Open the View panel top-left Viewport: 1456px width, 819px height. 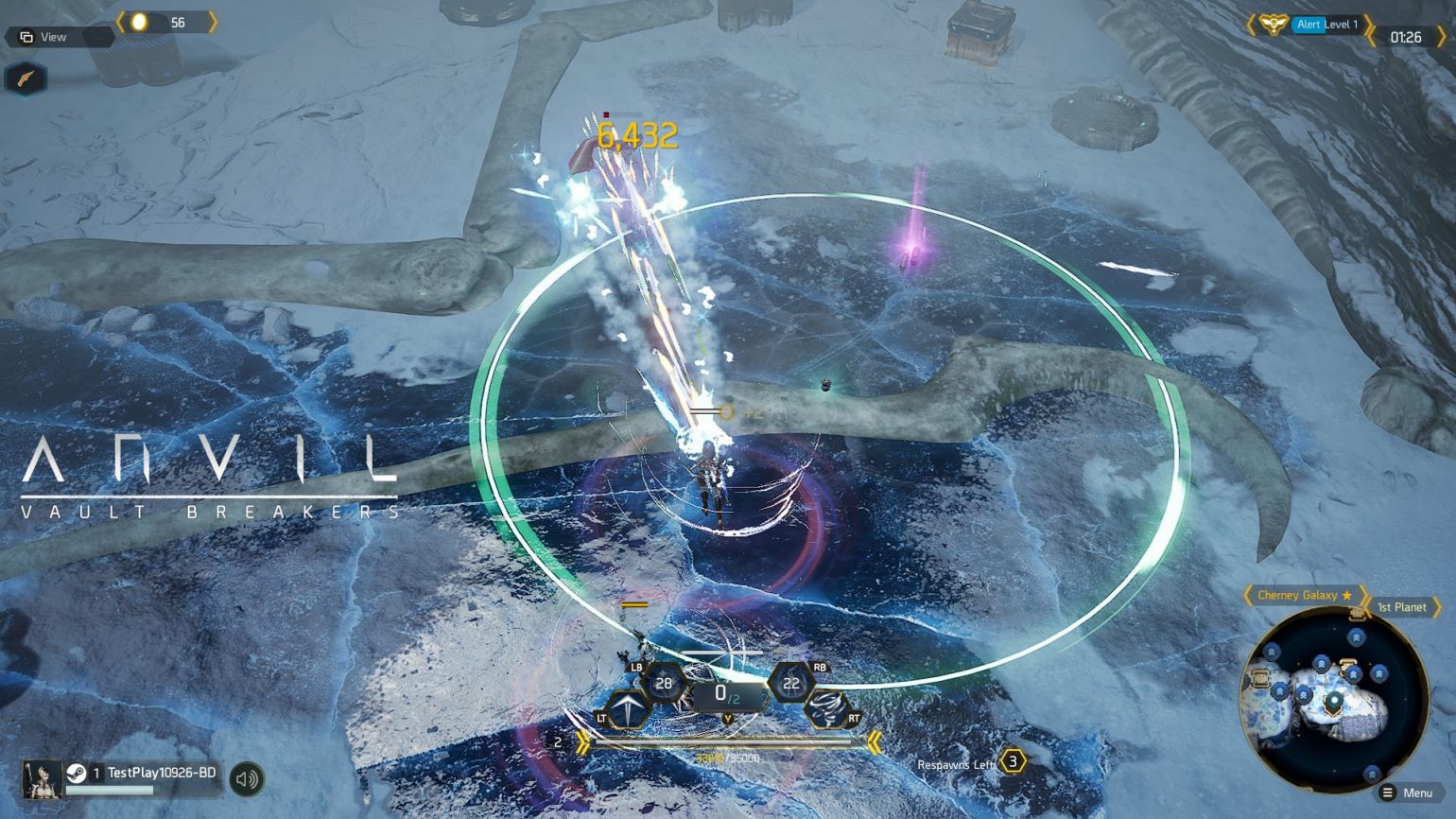click(x=54, y=37)
